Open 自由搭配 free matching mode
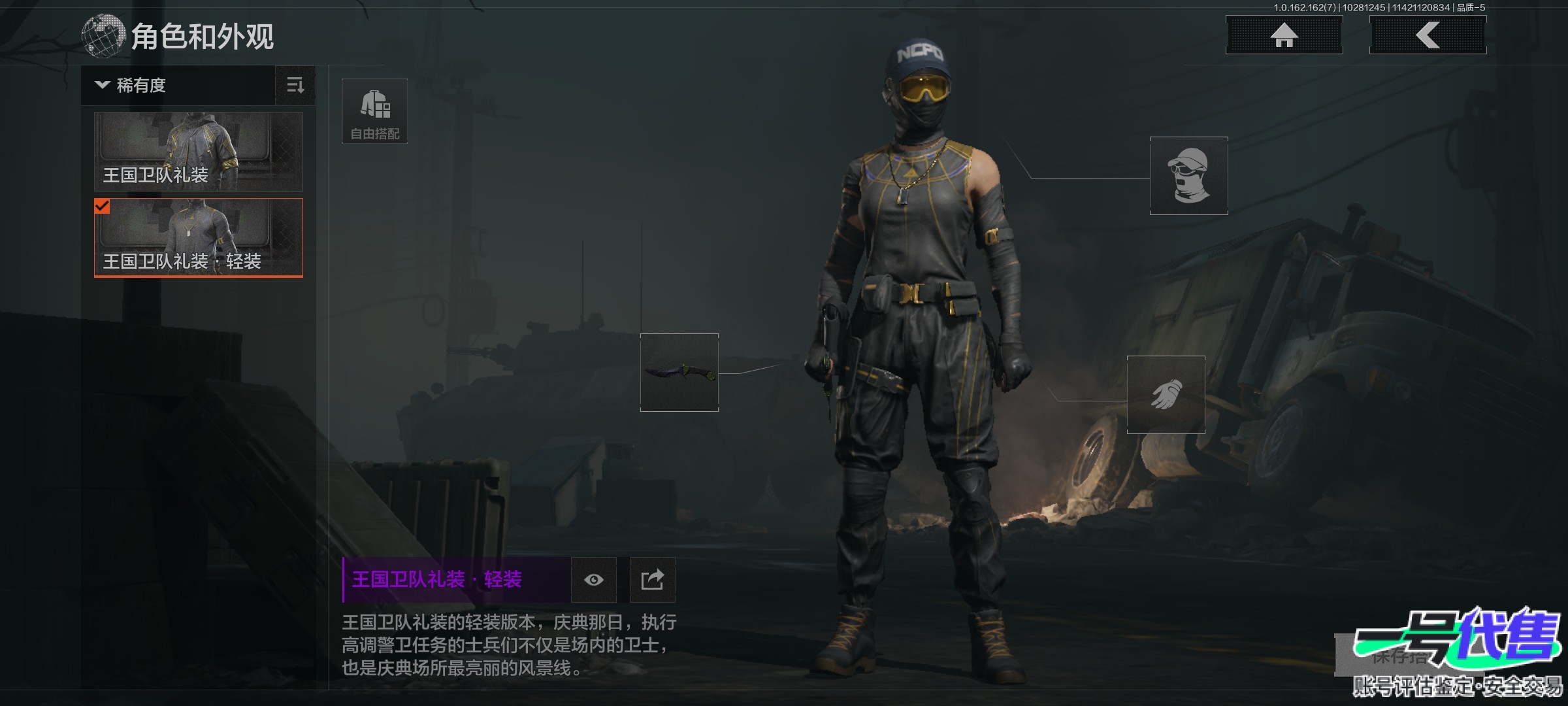1568x706 pixels. pyautogui.click(x=375, y=111)
